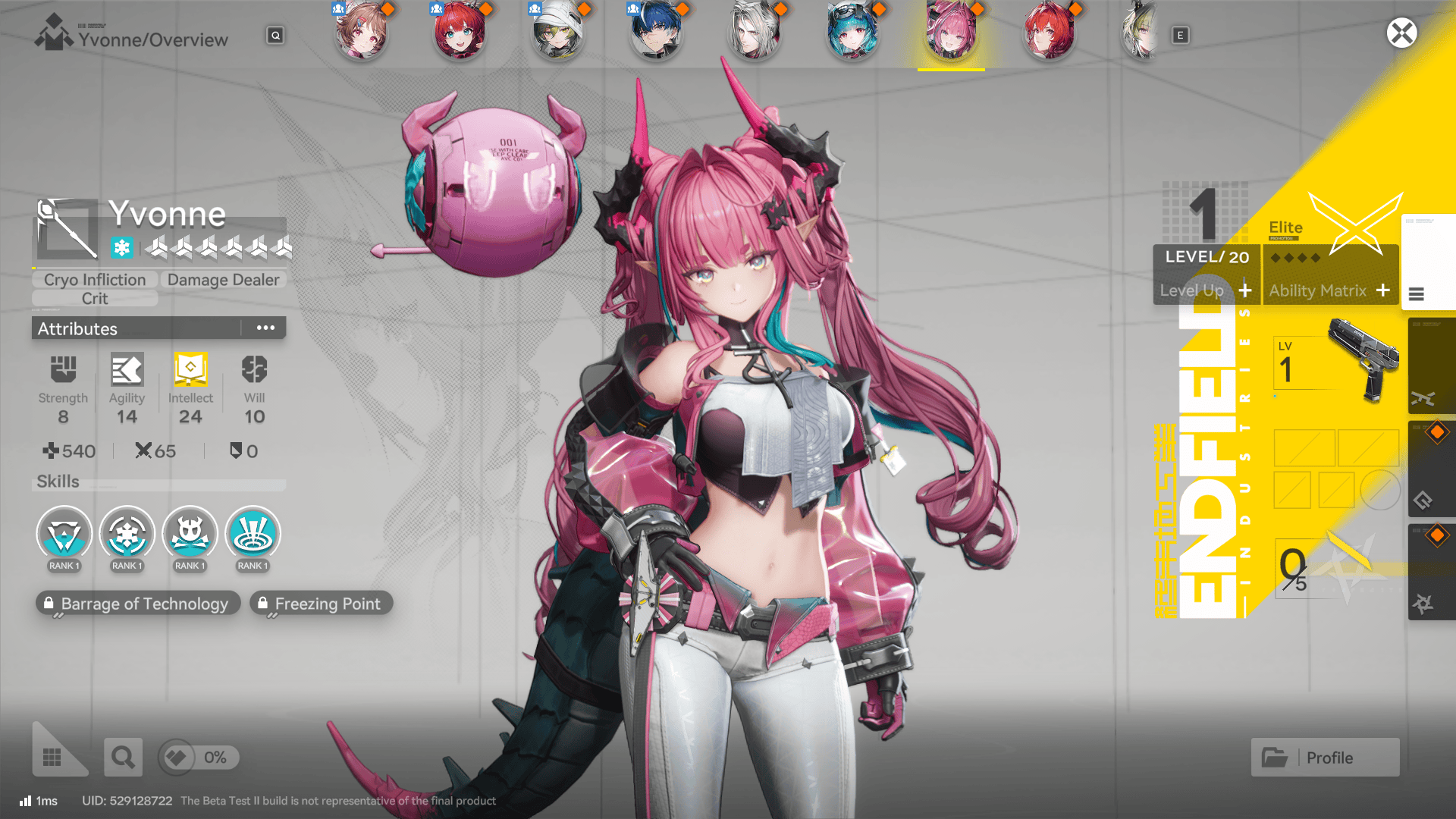Select the hooded operator portrait at top

pos(557,34)
